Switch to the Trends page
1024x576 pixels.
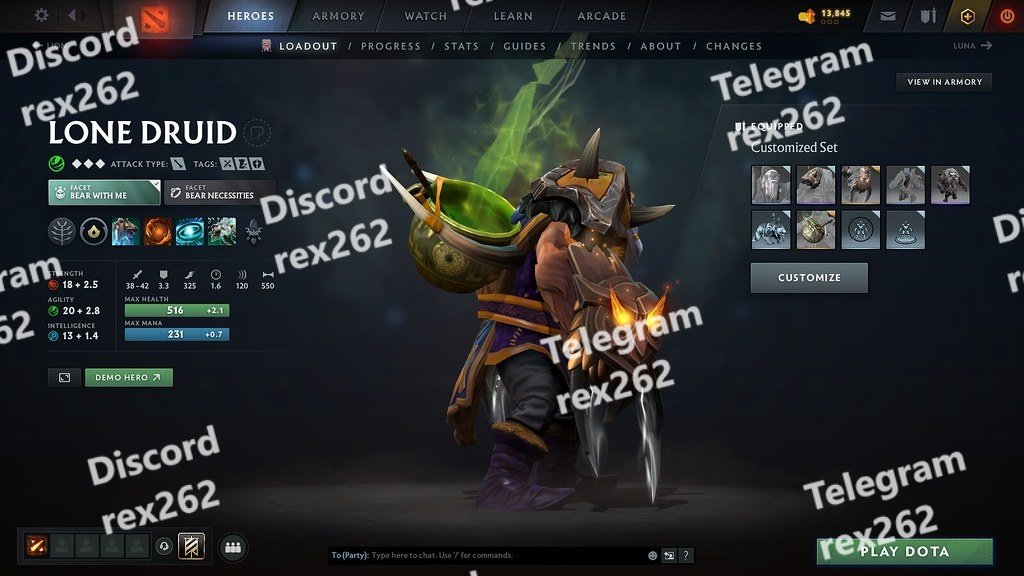(x=593, y=46)
